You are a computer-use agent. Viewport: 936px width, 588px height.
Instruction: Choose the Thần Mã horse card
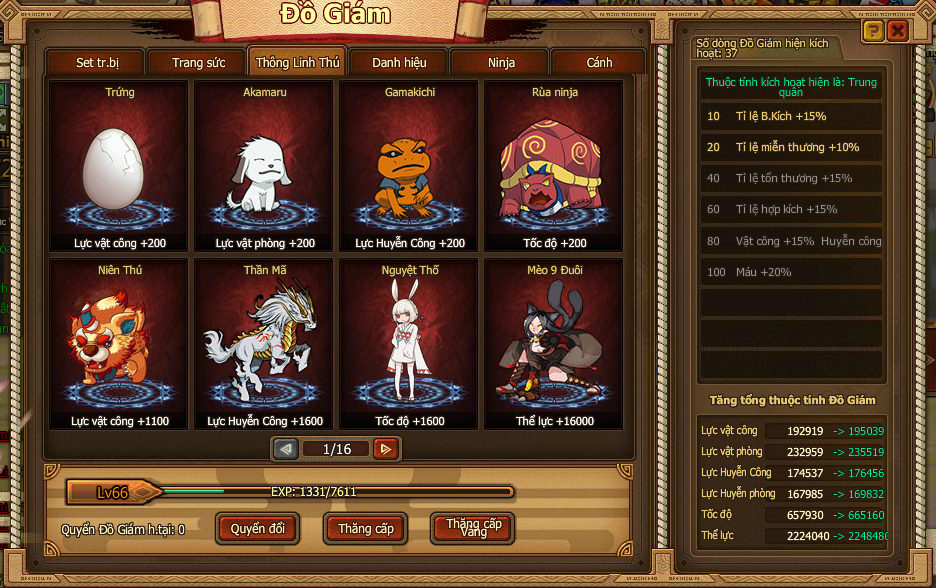[x=264, y=345]
